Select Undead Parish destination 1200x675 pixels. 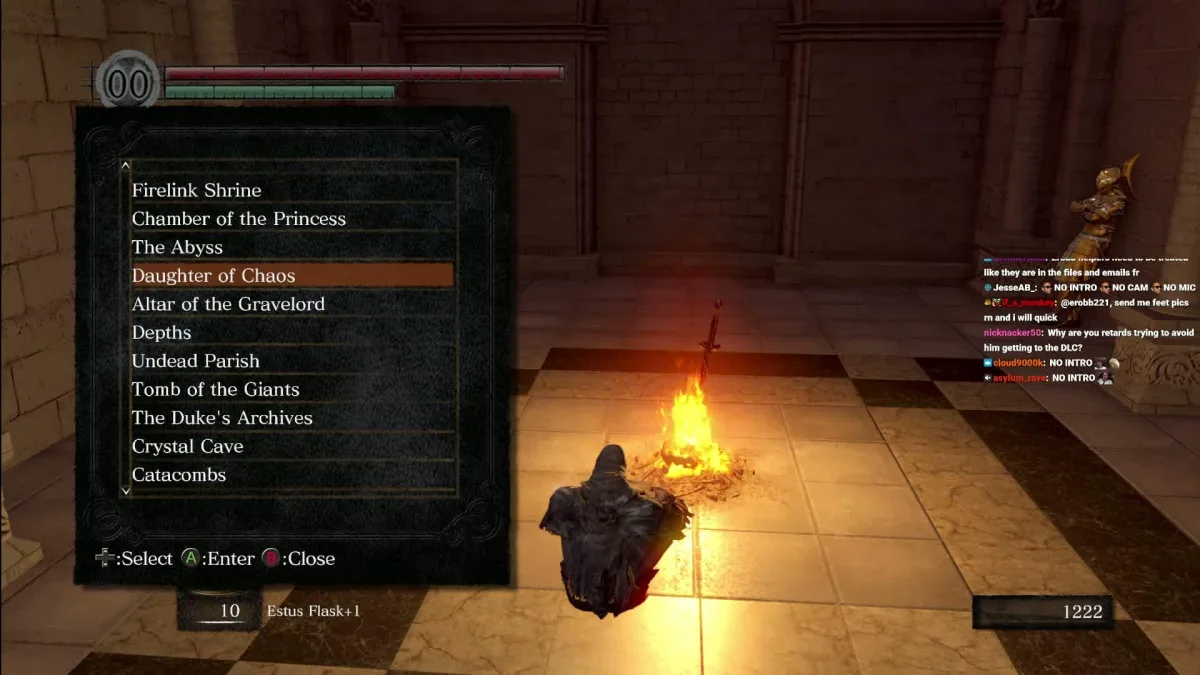click(196, 361)
